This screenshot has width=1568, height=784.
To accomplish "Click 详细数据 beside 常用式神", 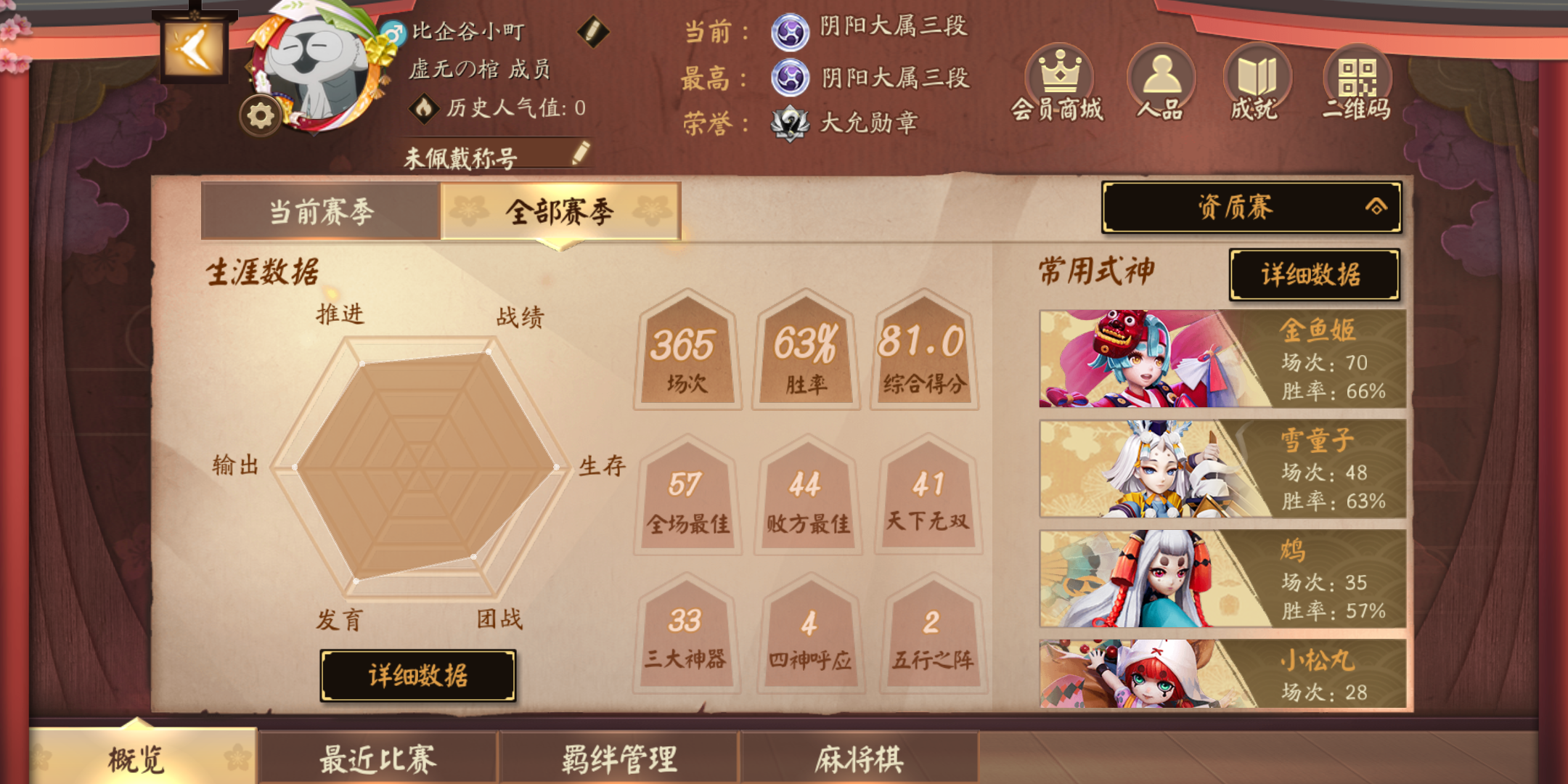I will coord(1316,275).
